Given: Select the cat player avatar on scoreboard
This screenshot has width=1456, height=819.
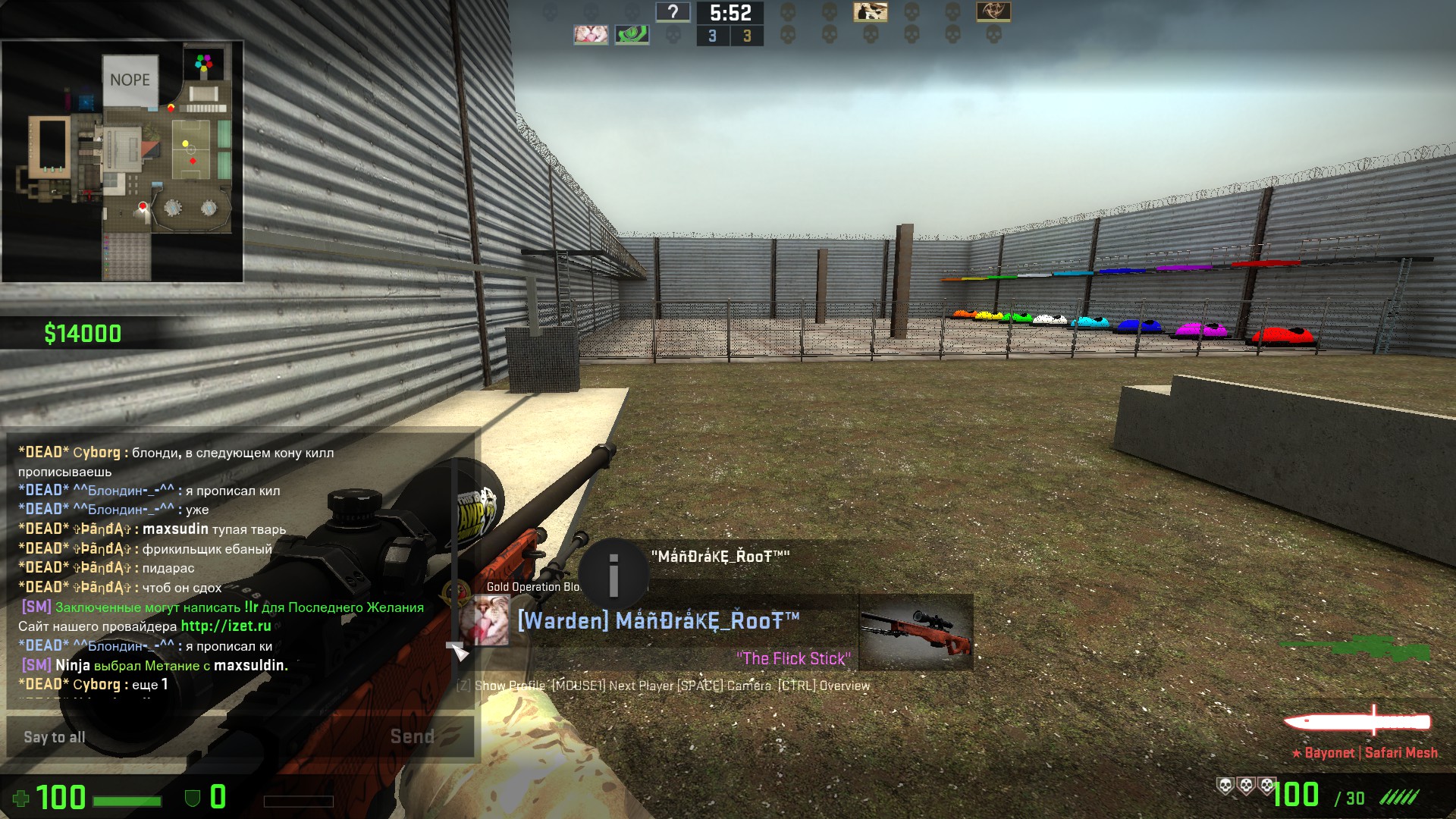Looking at the screenshot, I should (591, 35).
